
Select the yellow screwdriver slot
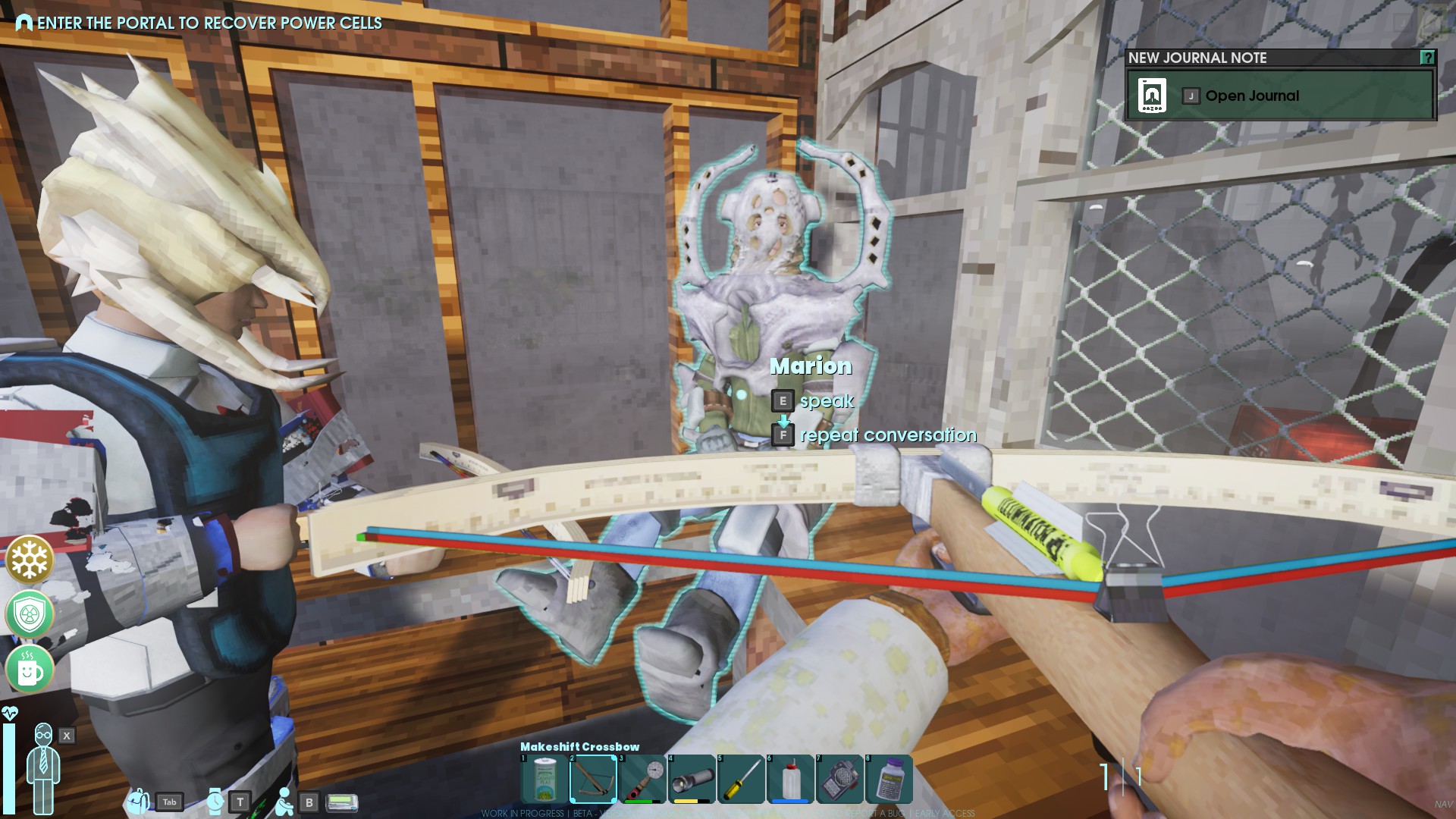(x=742, y=779)
